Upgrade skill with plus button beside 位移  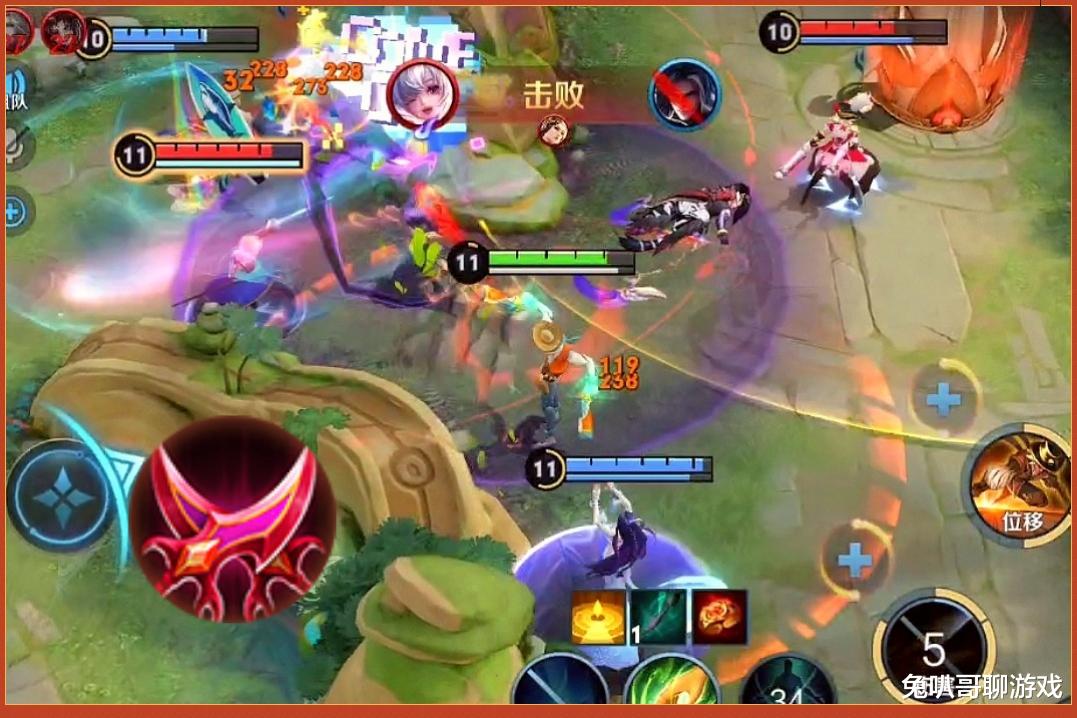point(943,400)
